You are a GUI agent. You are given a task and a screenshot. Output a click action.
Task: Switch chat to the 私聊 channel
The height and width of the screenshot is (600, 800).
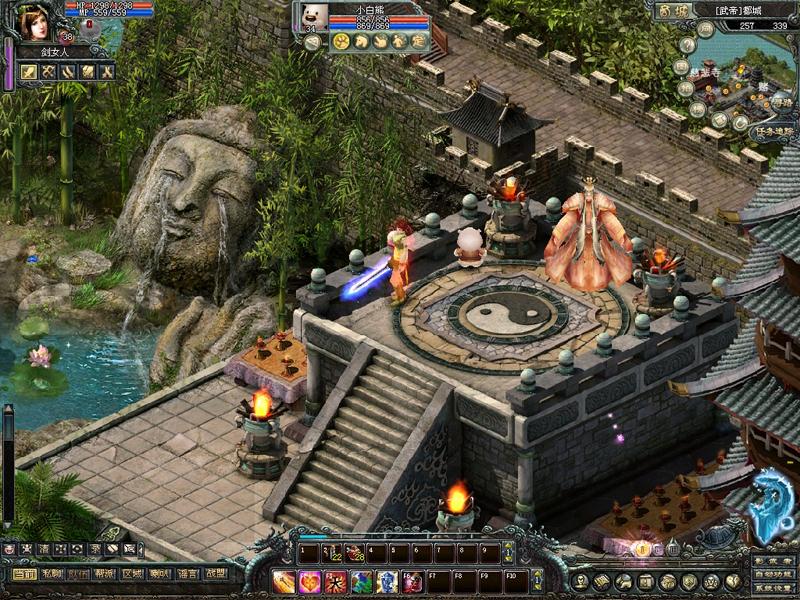point(51,574)
